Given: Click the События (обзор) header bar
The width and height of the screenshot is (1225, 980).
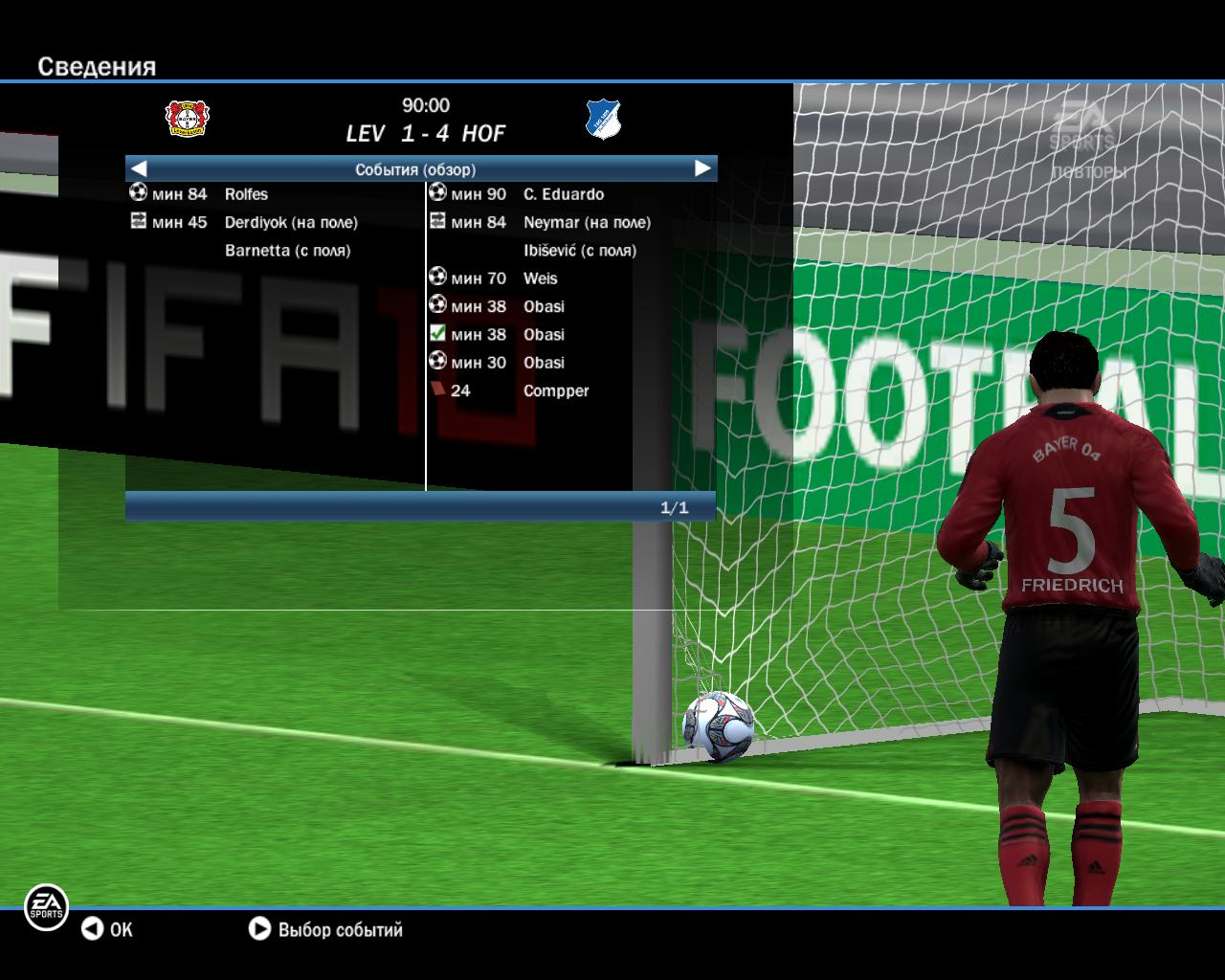Looking at the screenshot, I should click(x=415, y=169).
